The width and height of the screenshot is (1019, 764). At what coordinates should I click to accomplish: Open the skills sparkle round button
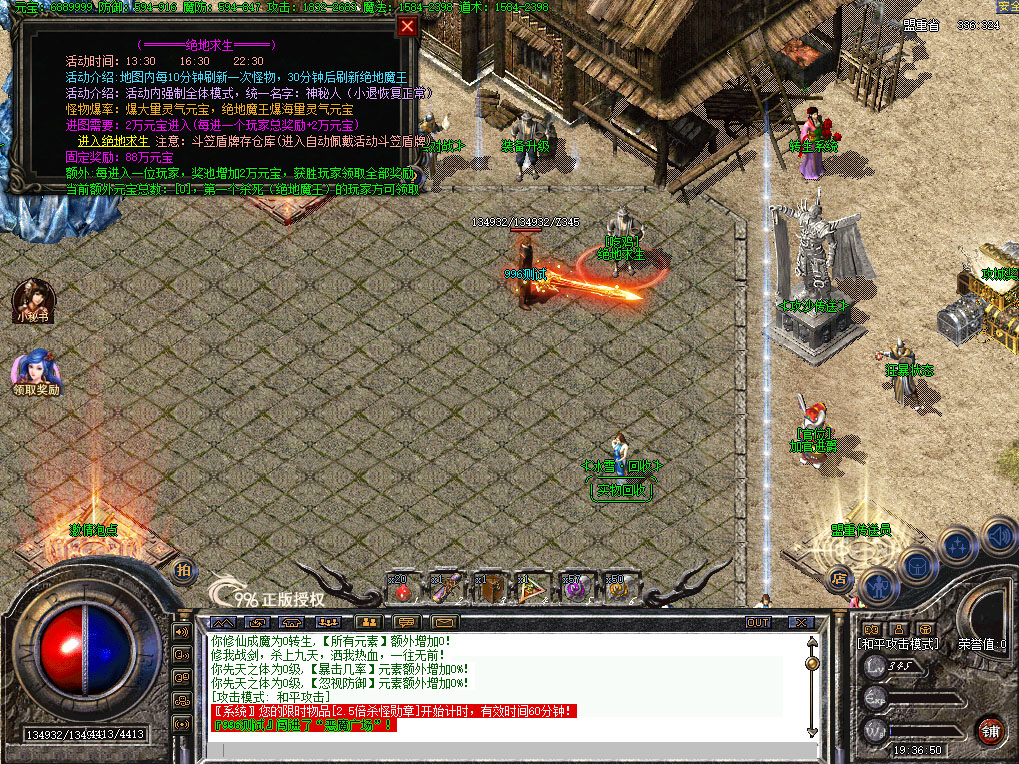pyautogui.click(x=958, y=546)
